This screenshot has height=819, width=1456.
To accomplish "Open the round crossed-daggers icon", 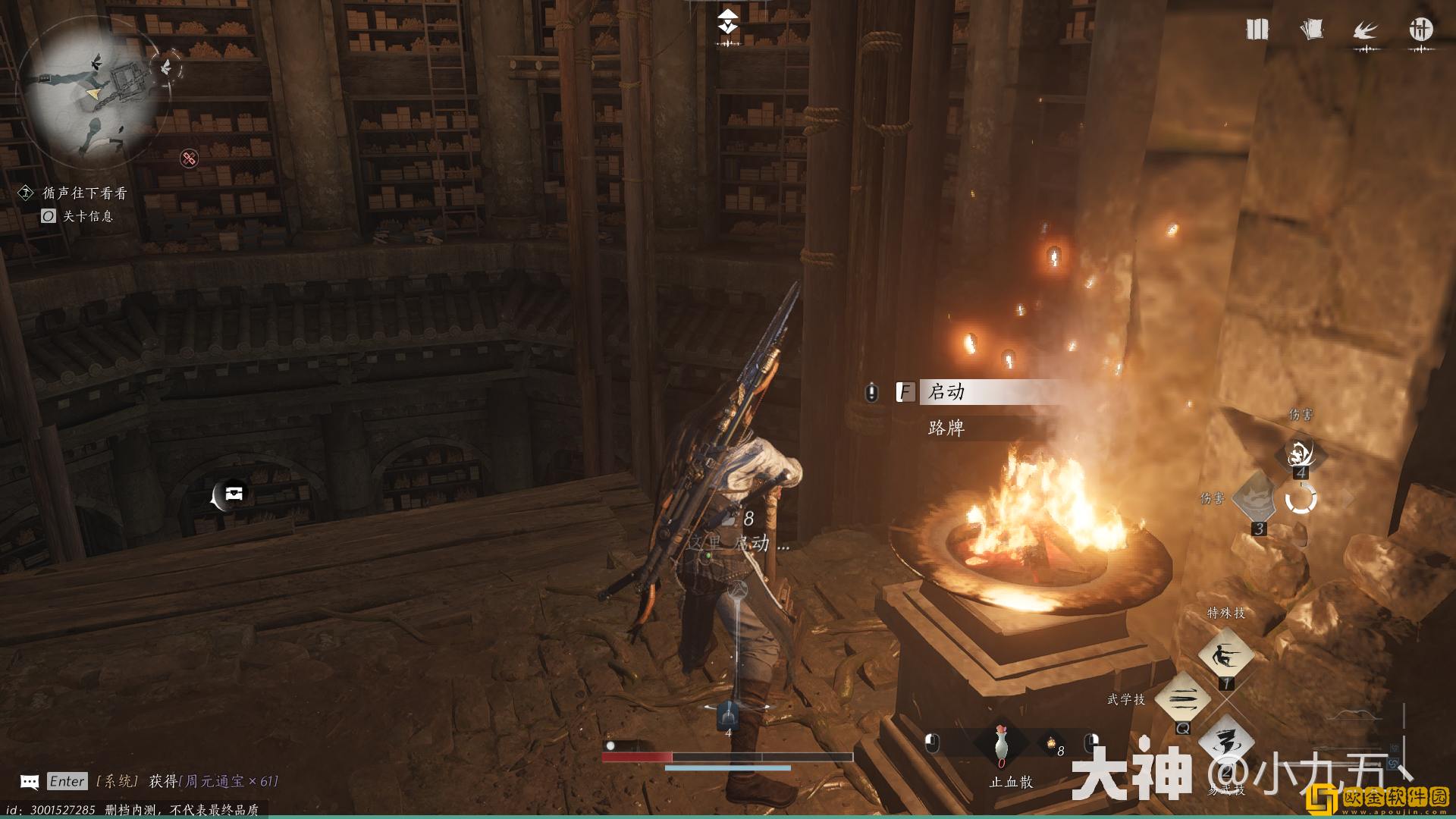I will pos(1420,30).
